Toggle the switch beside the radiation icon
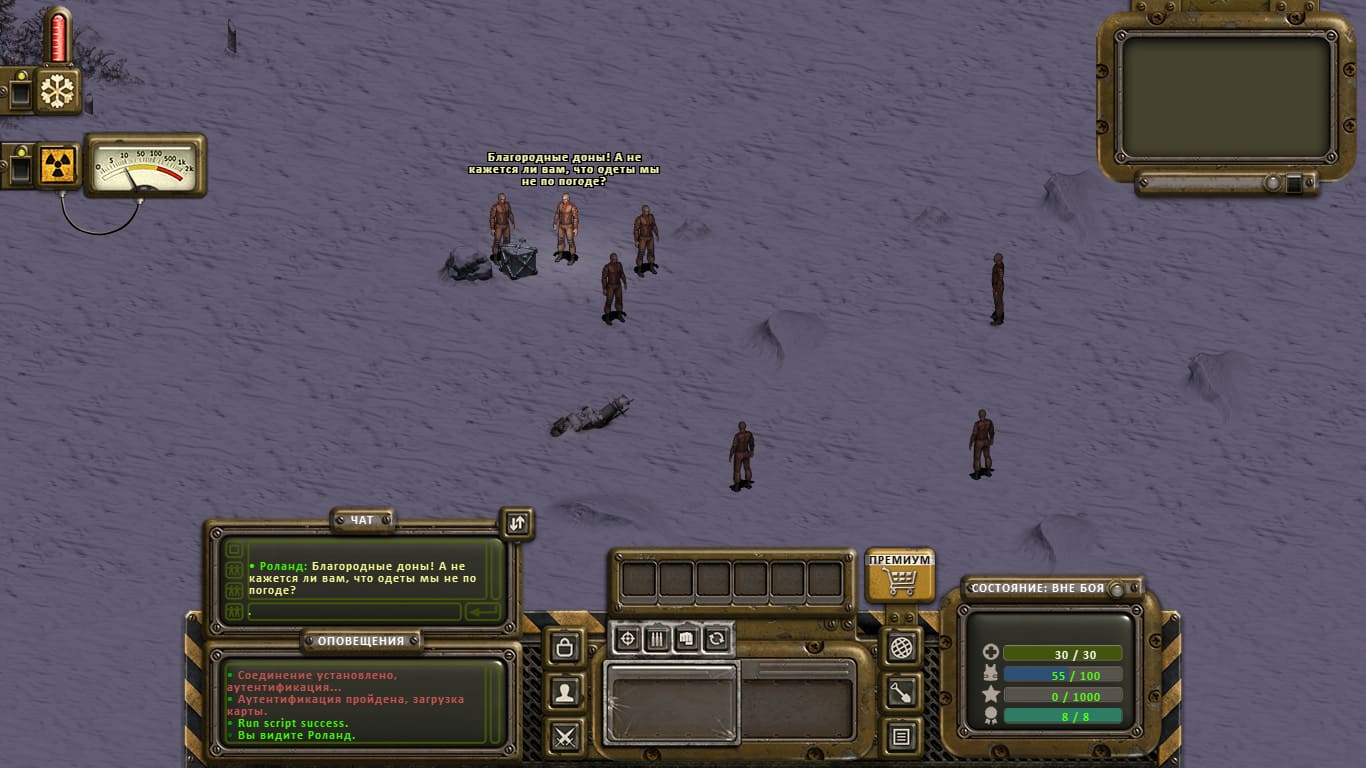 coord(19,166)
